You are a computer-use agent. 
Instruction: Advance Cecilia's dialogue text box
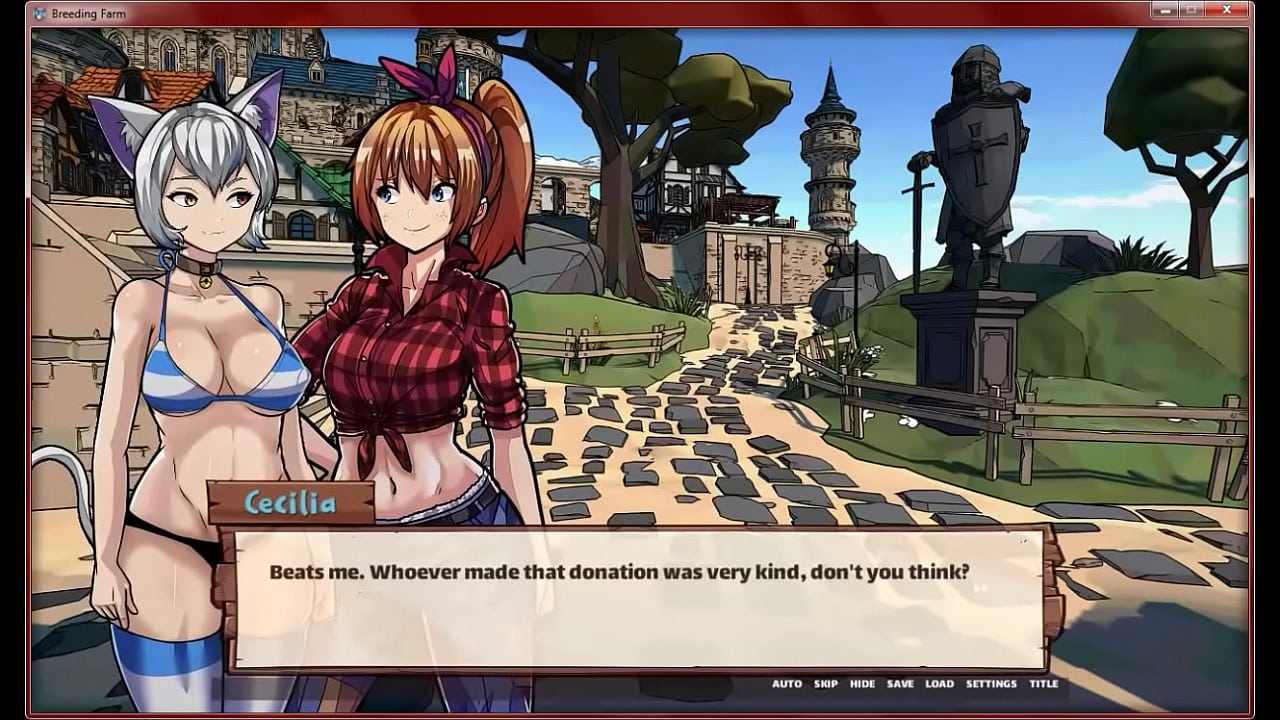(640, 598)
